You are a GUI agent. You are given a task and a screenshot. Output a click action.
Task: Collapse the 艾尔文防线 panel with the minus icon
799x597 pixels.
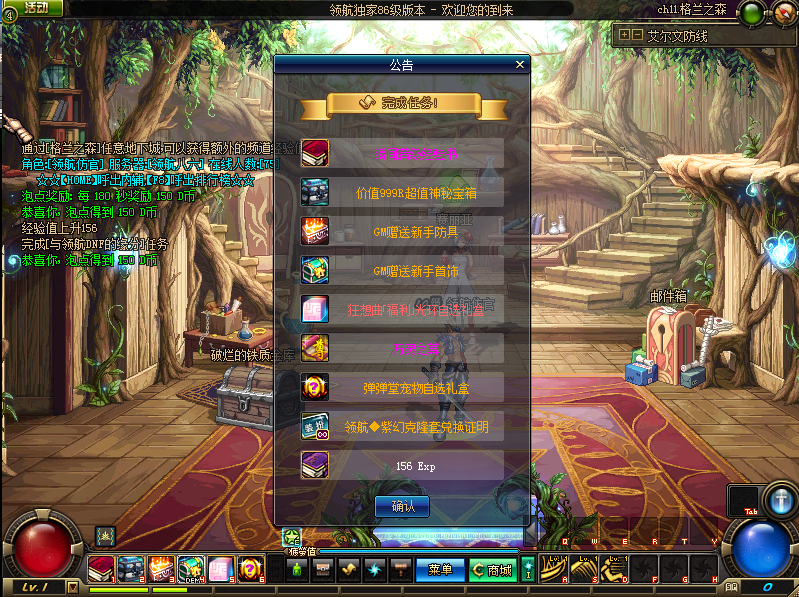pyautogui.click(x=637, y=34)
